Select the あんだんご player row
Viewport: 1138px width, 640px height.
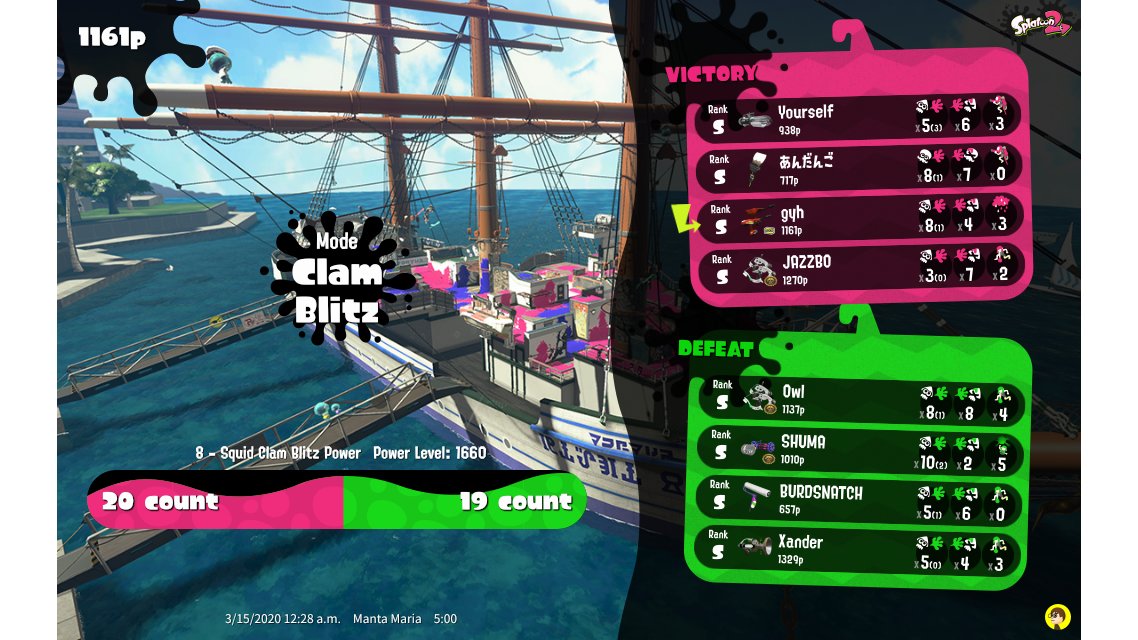860,167
